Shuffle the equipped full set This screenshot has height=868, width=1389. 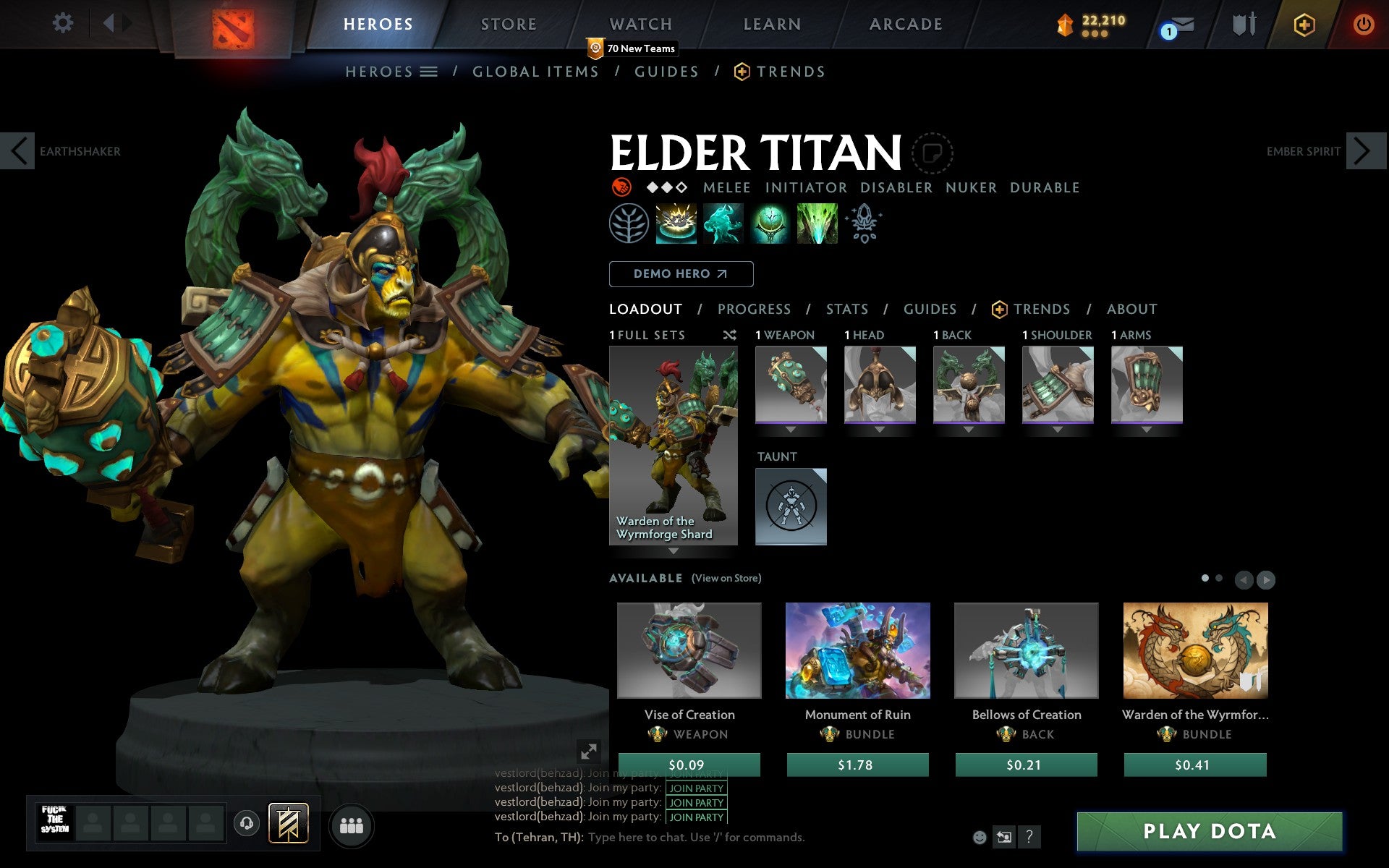729,336
